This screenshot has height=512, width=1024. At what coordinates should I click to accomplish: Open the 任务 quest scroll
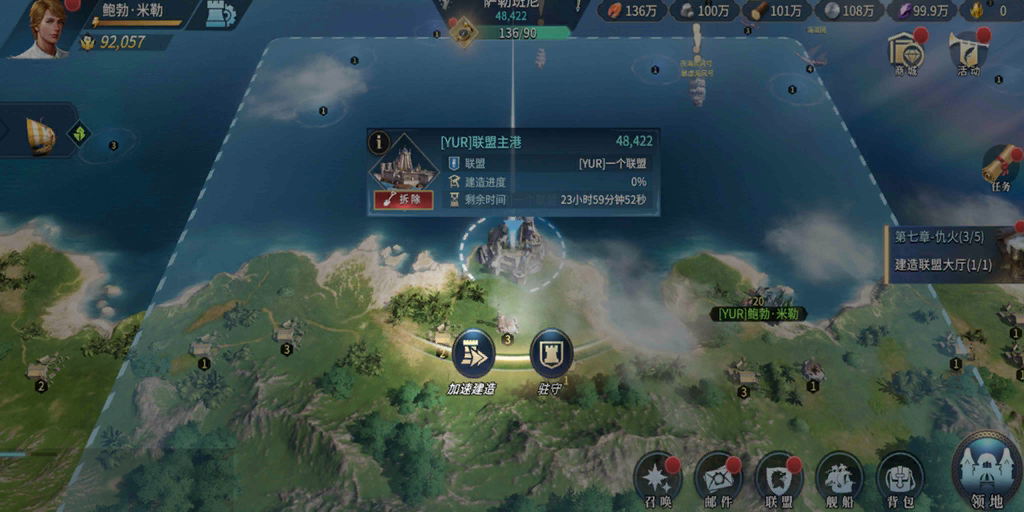(1001, 167)
